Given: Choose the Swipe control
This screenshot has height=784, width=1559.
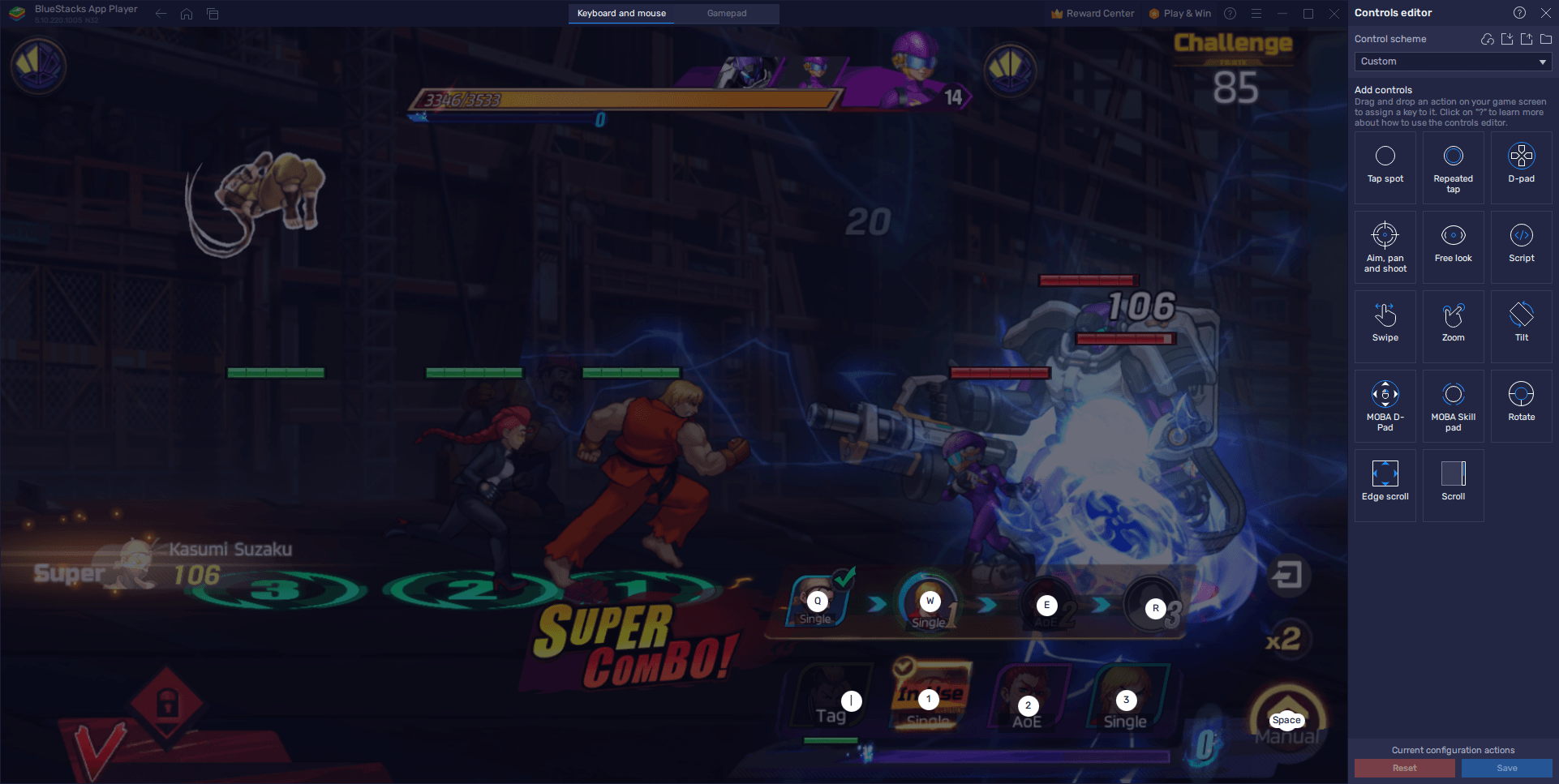Looking at the screenshot, I should click(x=1385, y=324).
